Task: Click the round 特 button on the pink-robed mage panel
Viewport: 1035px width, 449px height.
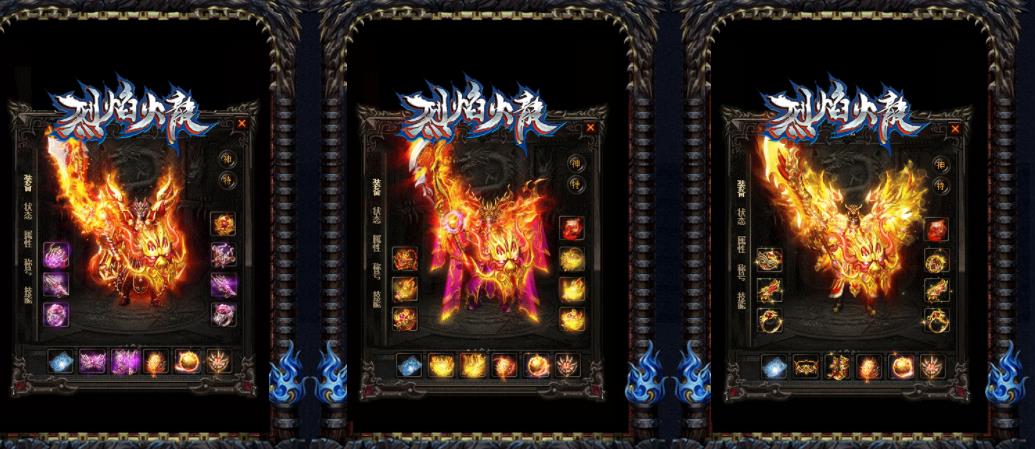Action: (x=575, y=184)
